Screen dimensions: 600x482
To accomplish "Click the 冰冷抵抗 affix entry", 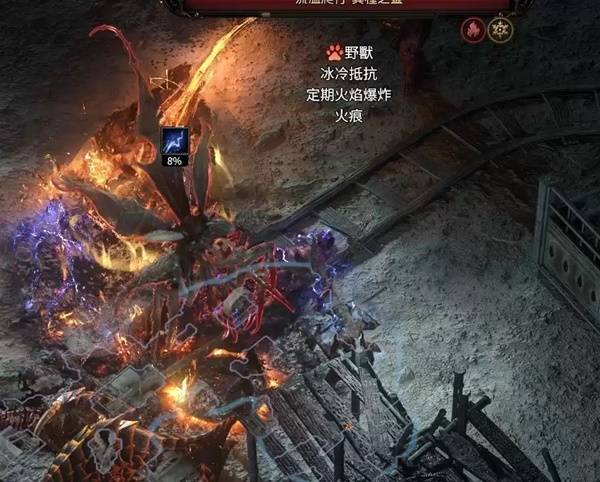I will 348,73.
